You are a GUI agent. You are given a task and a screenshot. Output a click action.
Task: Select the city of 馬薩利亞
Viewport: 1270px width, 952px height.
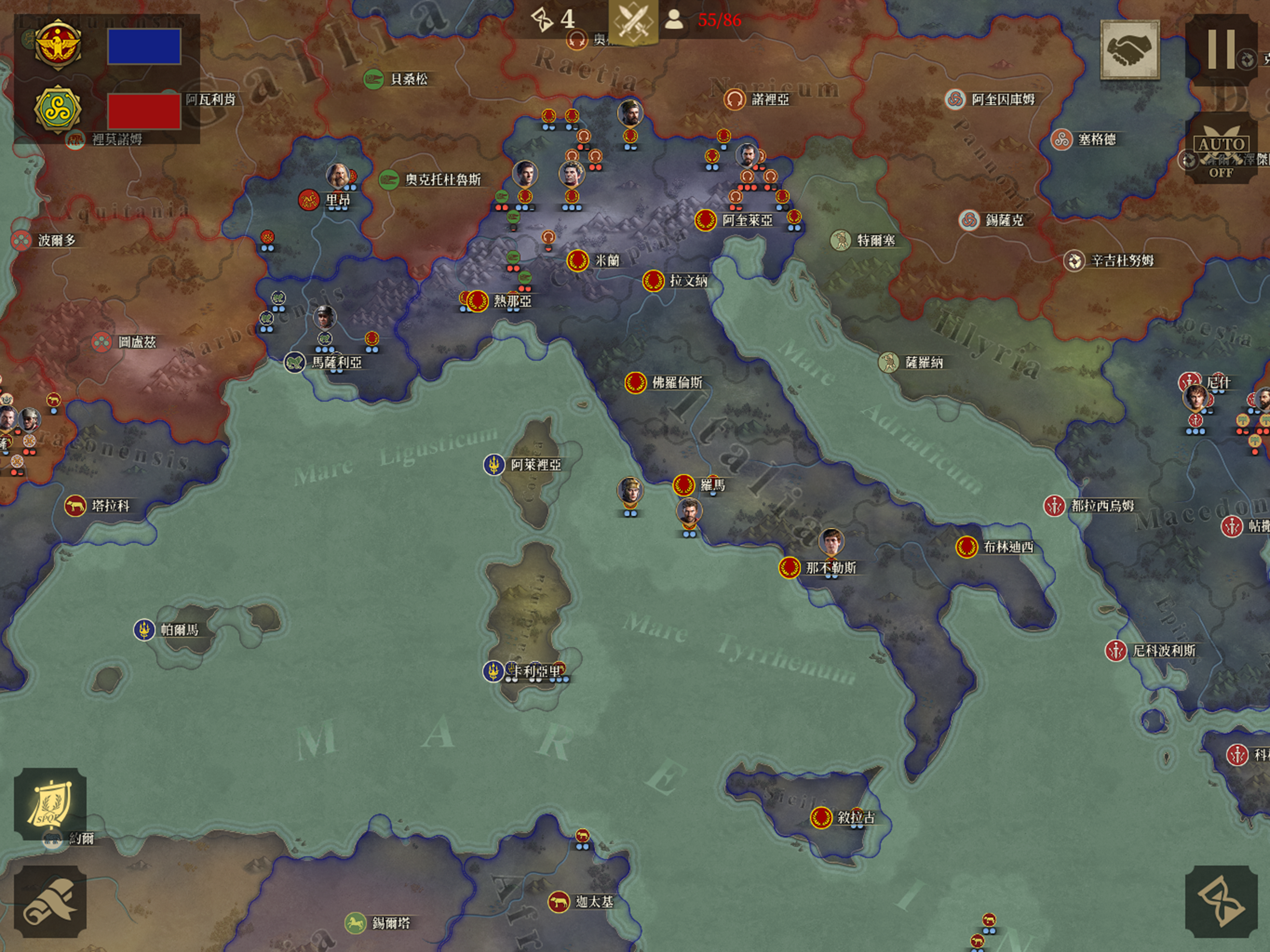tap(295, 362)
